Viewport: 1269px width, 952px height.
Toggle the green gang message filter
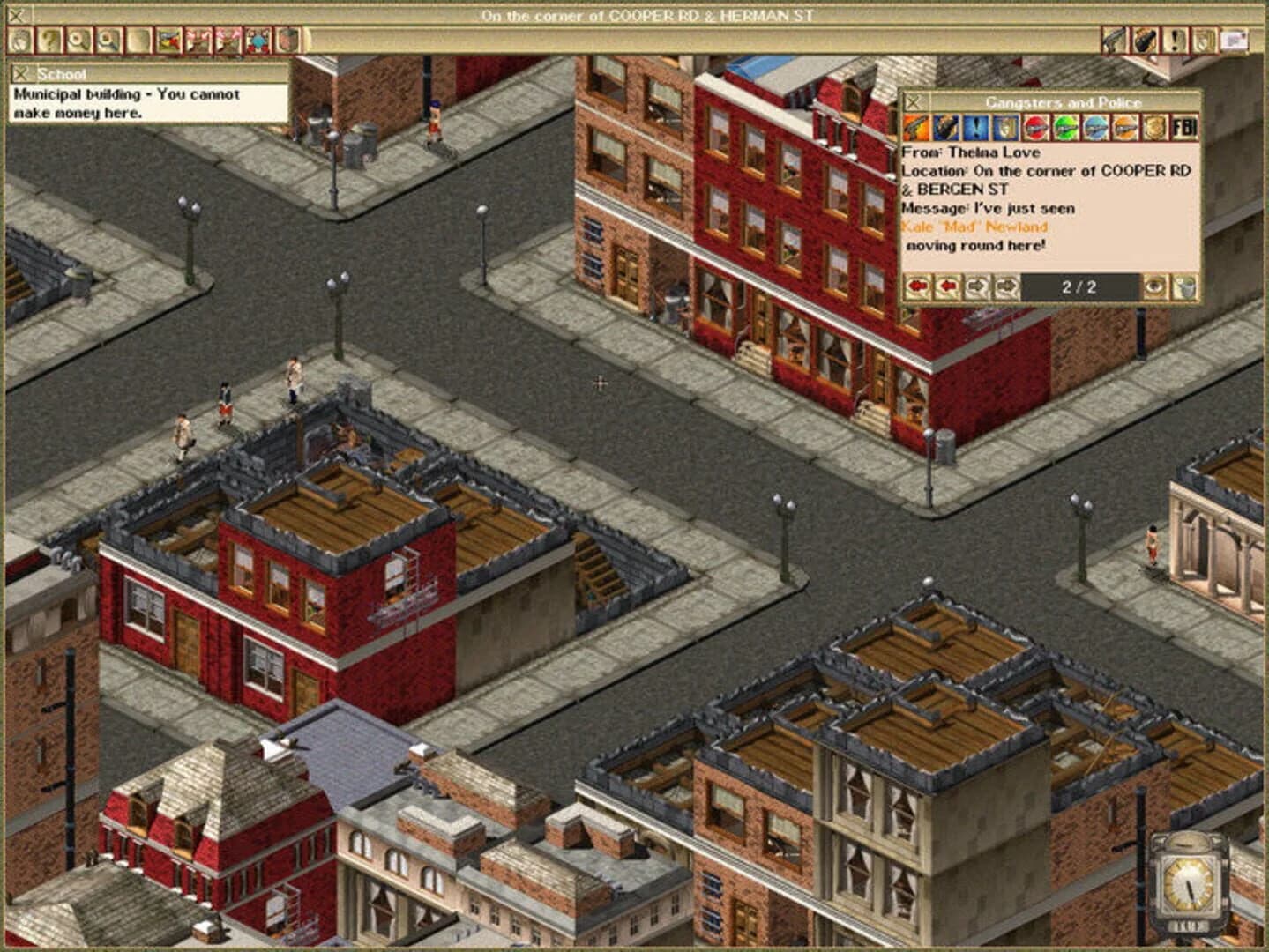pyautogui.click(x=1064, y=130)
